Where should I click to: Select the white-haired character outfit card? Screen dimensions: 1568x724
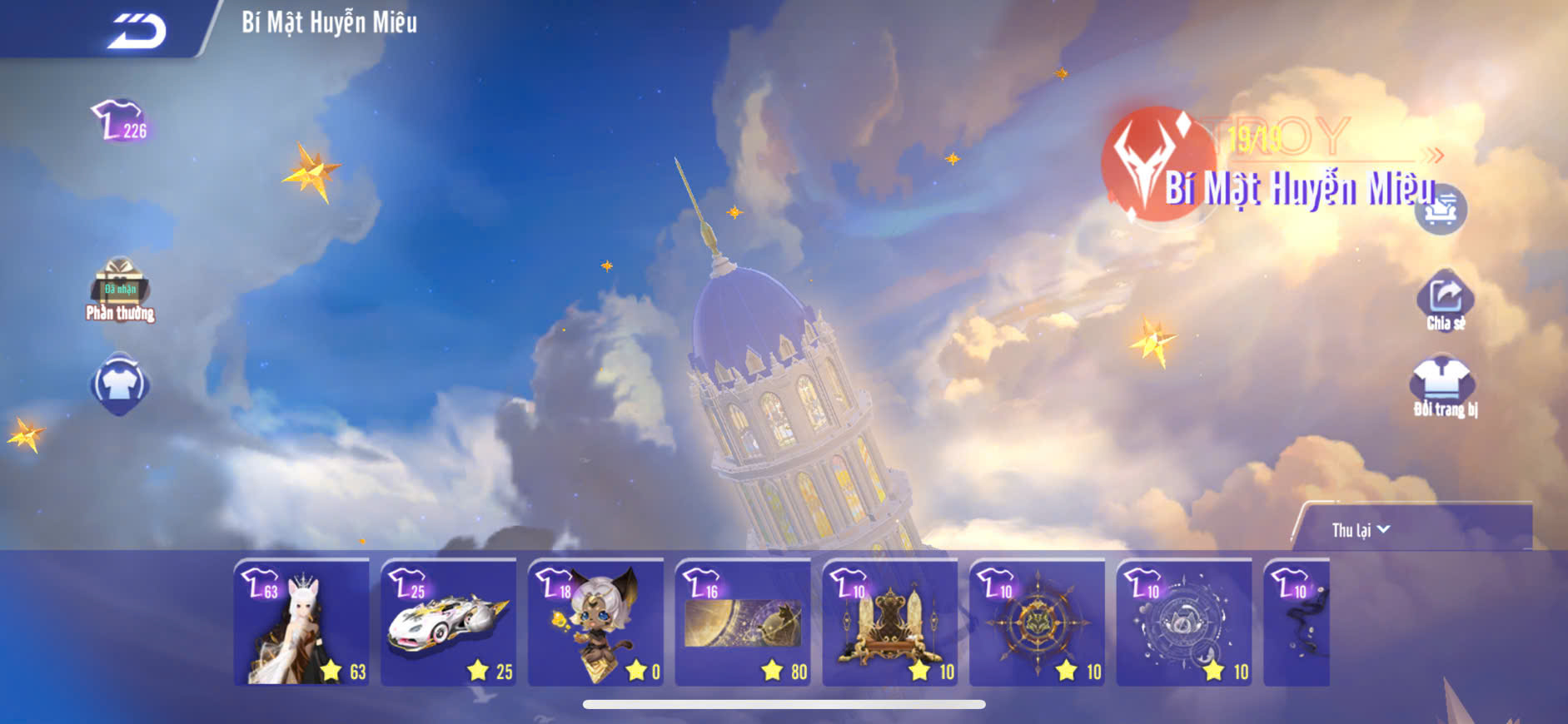[x=301, y=622]
